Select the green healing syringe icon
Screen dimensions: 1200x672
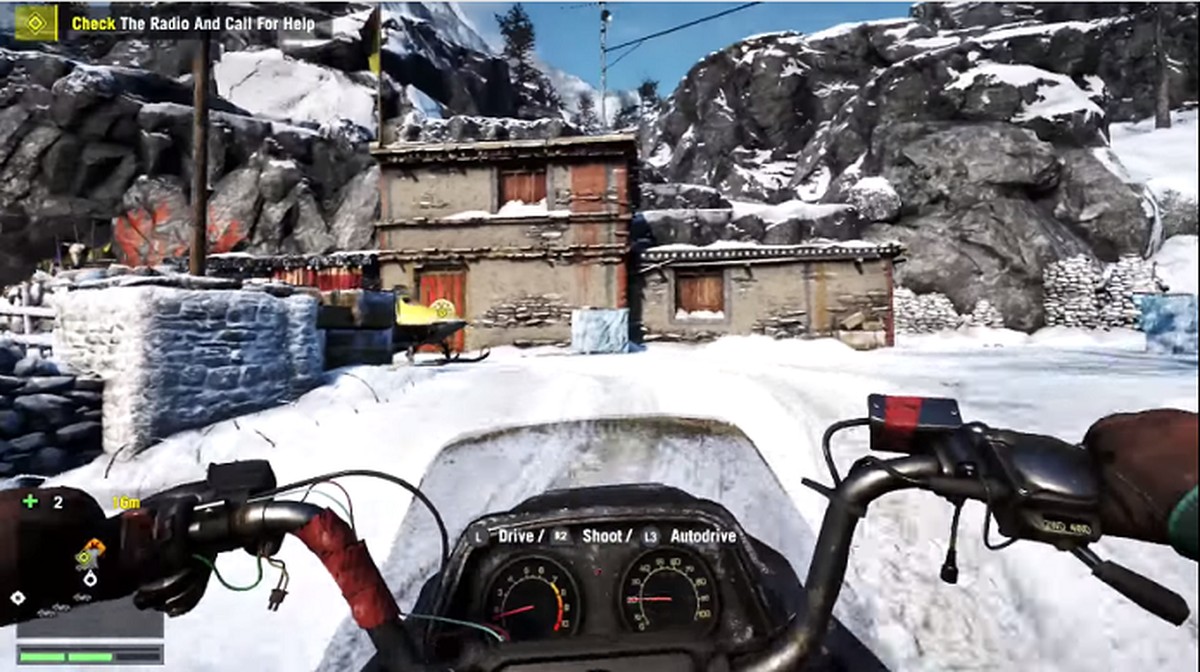pyautogui.click(x=31, y=501)
